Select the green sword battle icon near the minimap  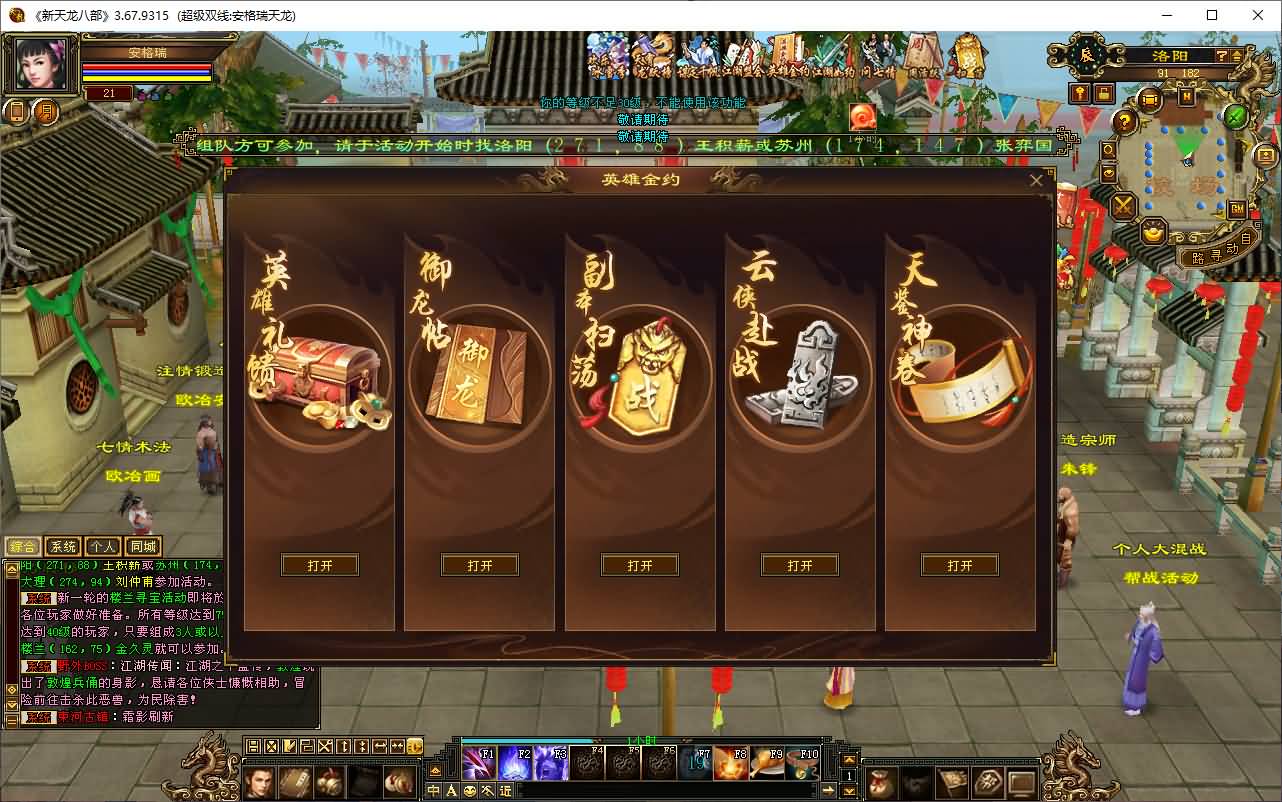click(x=1234, y=117)
